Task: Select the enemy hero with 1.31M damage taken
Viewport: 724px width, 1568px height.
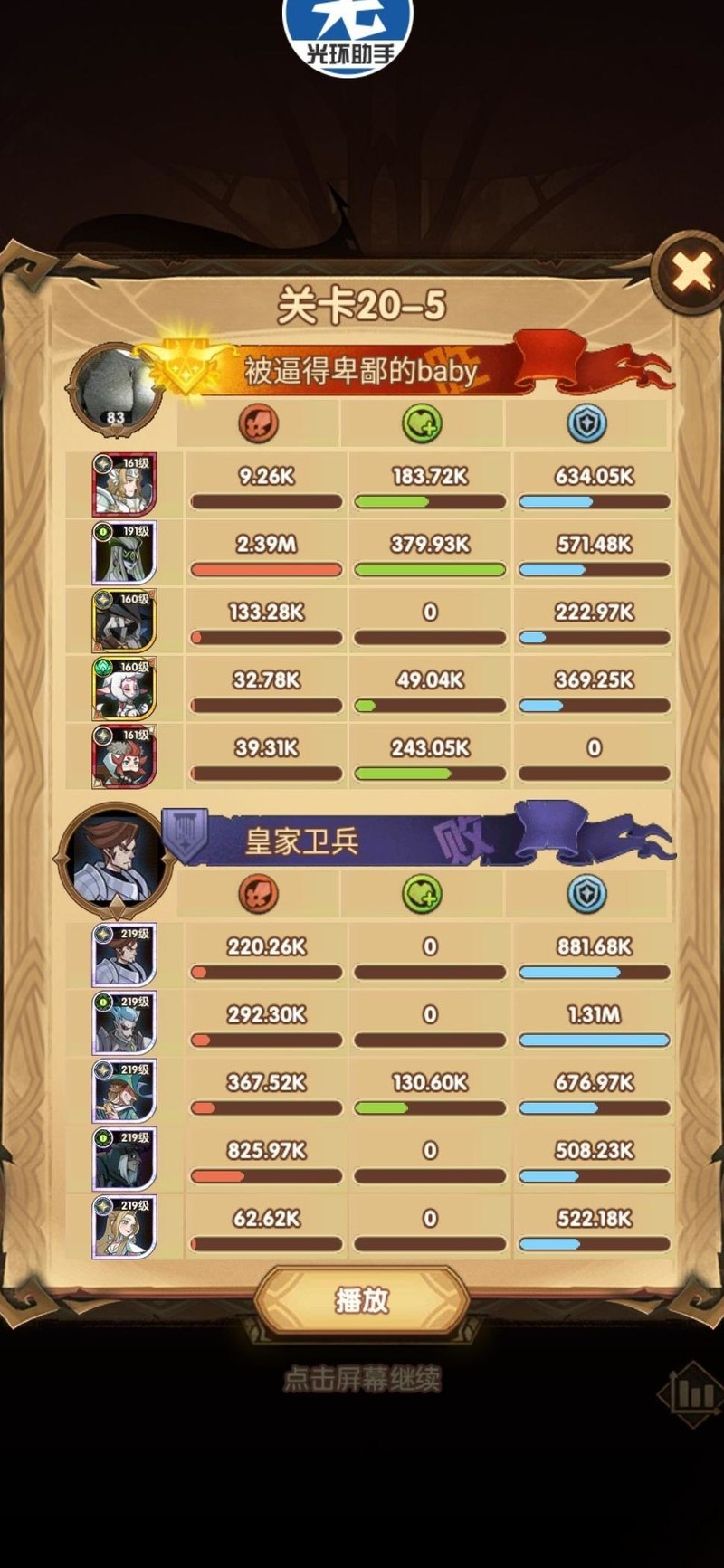Action: (124, 1023)
